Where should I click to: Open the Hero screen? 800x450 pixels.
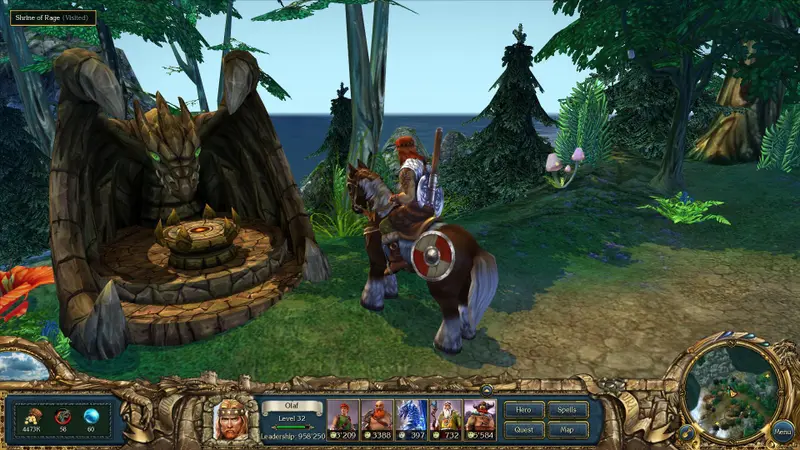524,410
